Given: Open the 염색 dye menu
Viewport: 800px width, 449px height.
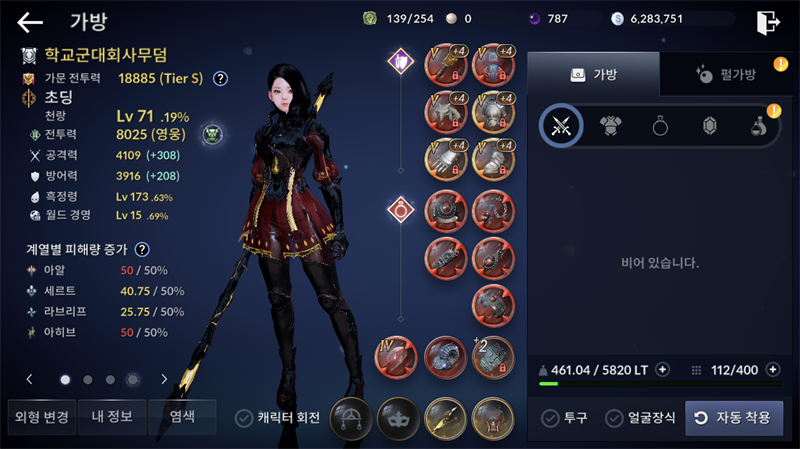Looking at the screenshot, I should click(x=182, y=417).
